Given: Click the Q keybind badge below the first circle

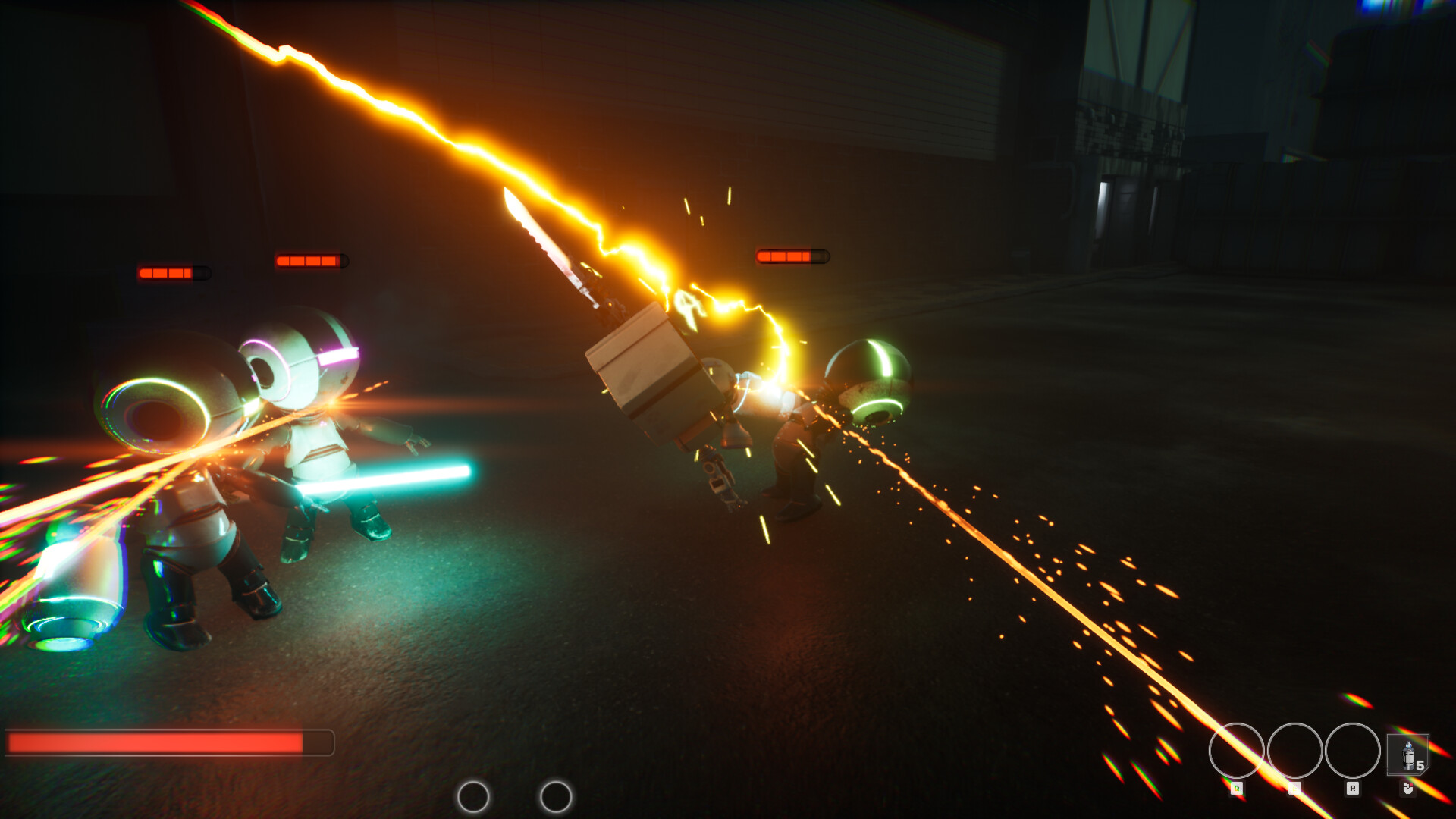Looking at the screenshot, I should [1236, 788].
